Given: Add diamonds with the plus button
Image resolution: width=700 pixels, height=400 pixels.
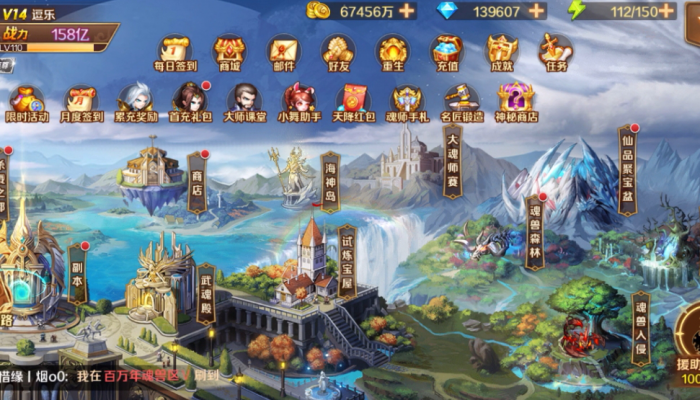Looking at the screenshot, I should (x=536, y=11).
